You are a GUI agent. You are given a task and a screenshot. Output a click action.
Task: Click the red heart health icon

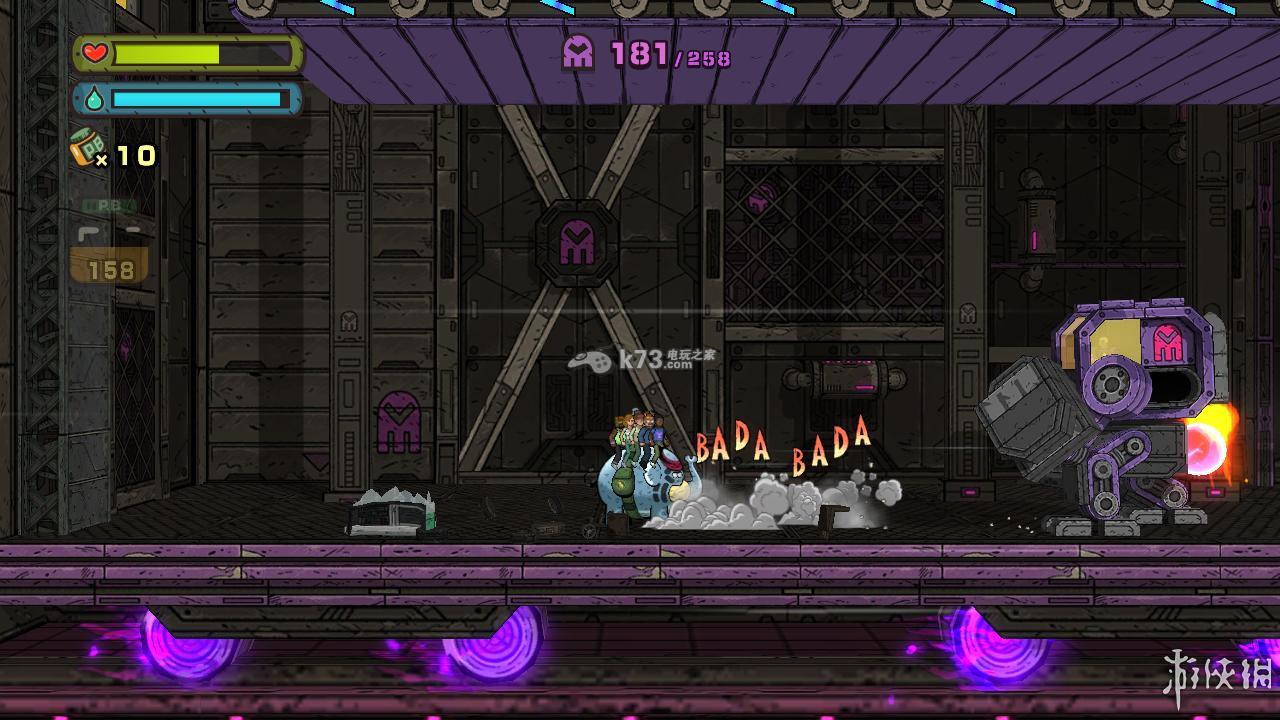(94, 53)
